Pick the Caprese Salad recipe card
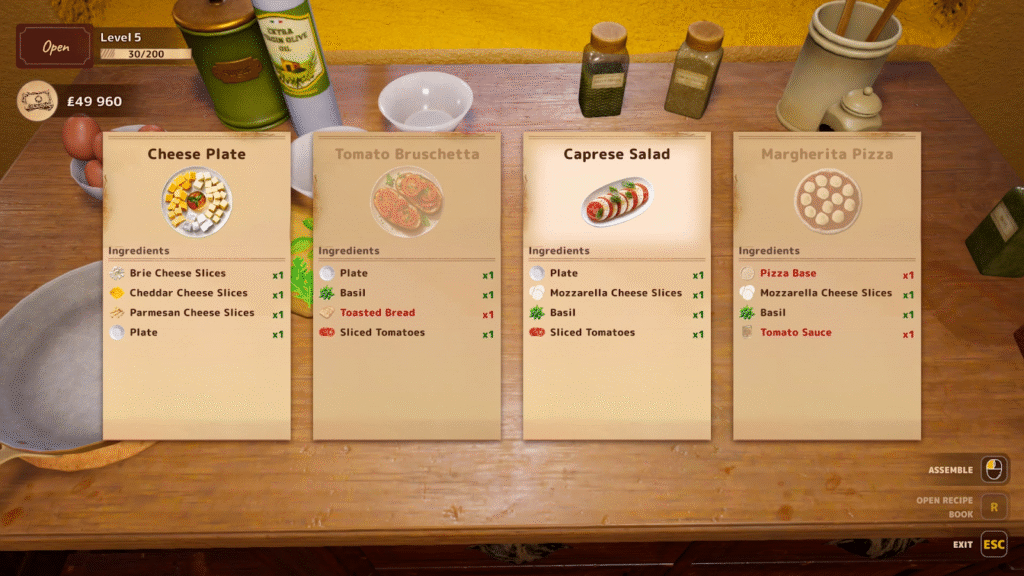1024x576 pixels. coord(617,285)
